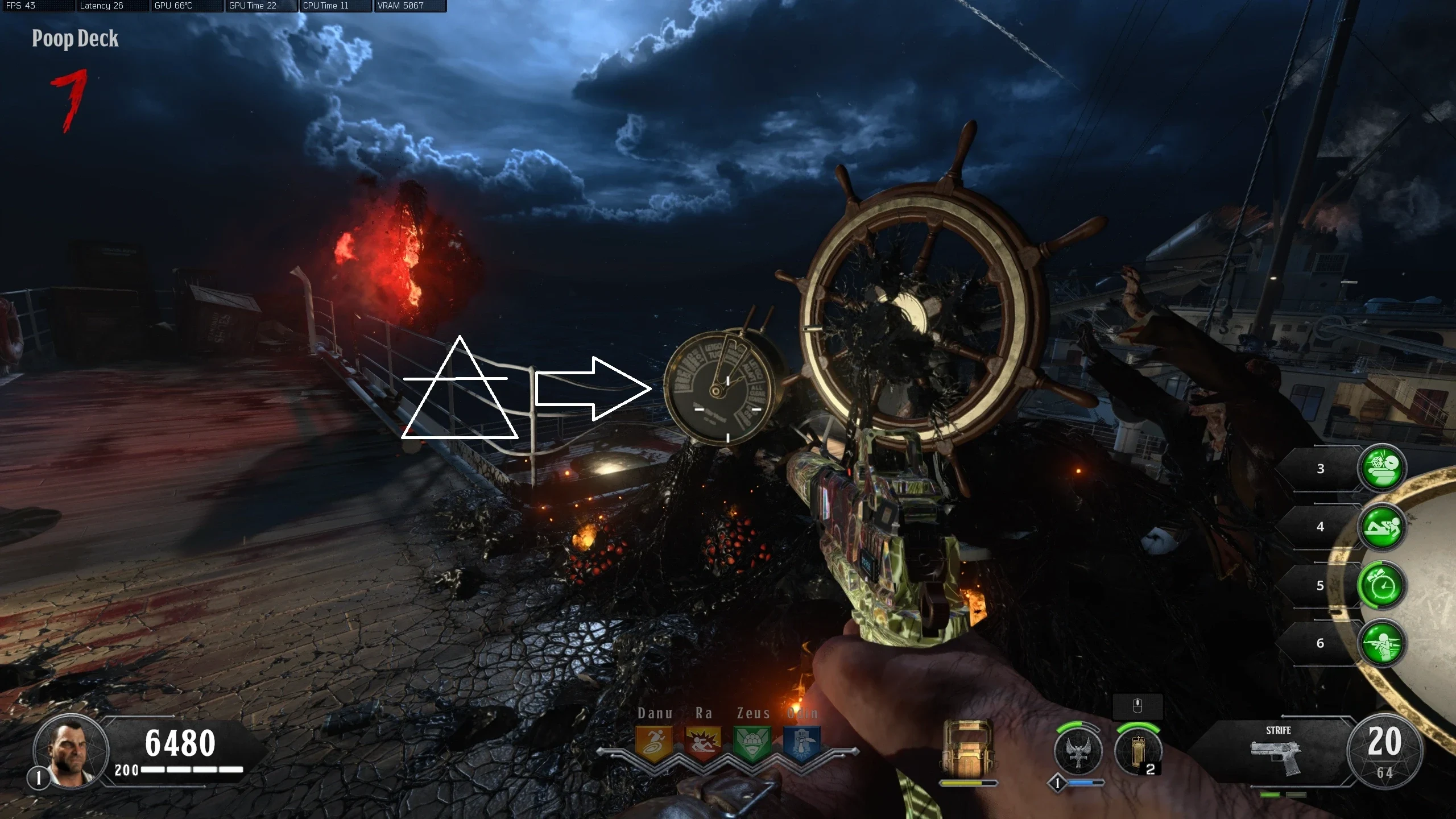
Task: Use the prone-figure elixir in slot 4
Action: 1382,527
